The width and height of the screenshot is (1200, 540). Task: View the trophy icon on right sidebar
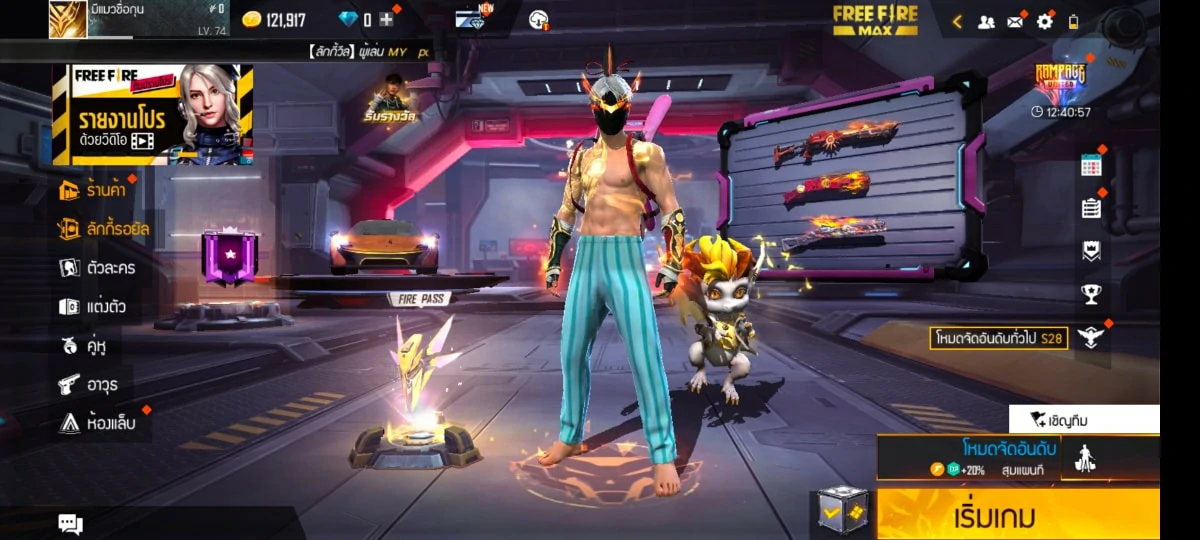pos(1091,293)
